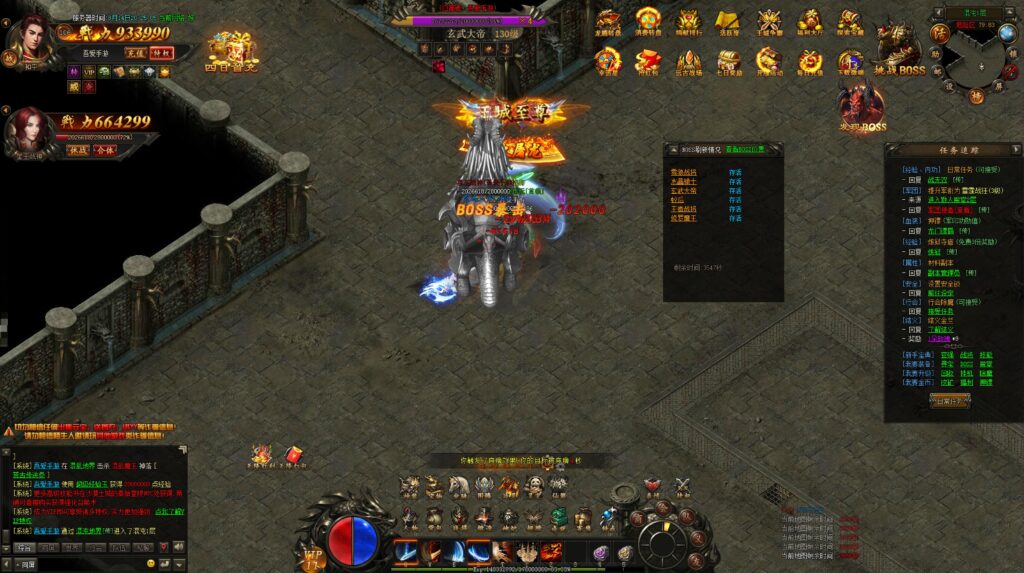
Task: Open the 每日充值 daily recharge icon
Action: [x=809, y=61]
